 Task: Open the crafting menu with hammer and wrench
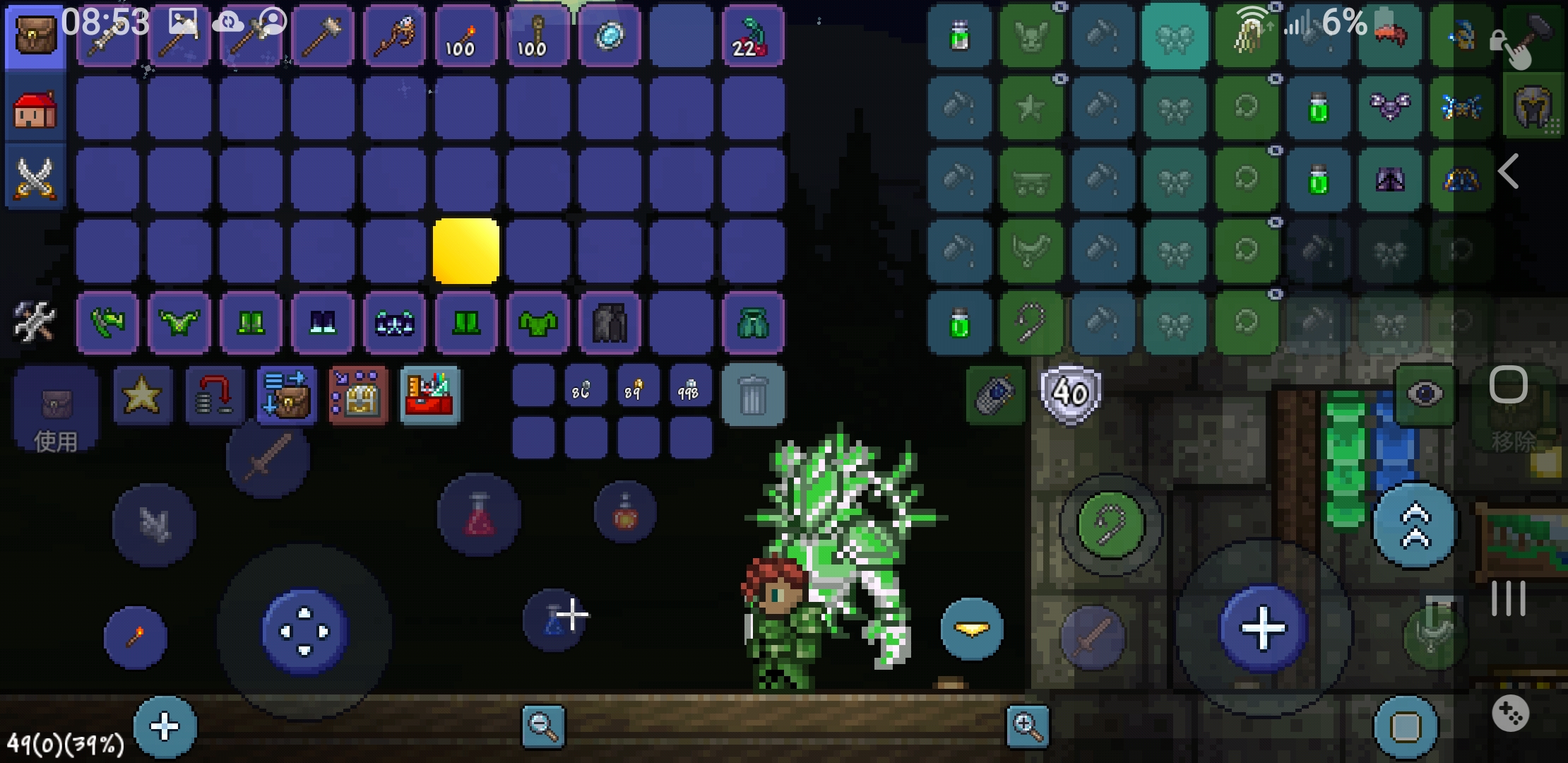pos(35,321)
